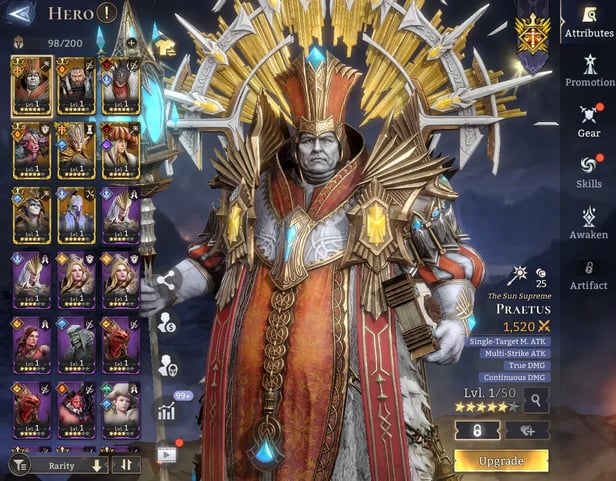This screenshot has width=616, height=481.
Task: Tap the faction banner emblem
Action: click(532, 35)
